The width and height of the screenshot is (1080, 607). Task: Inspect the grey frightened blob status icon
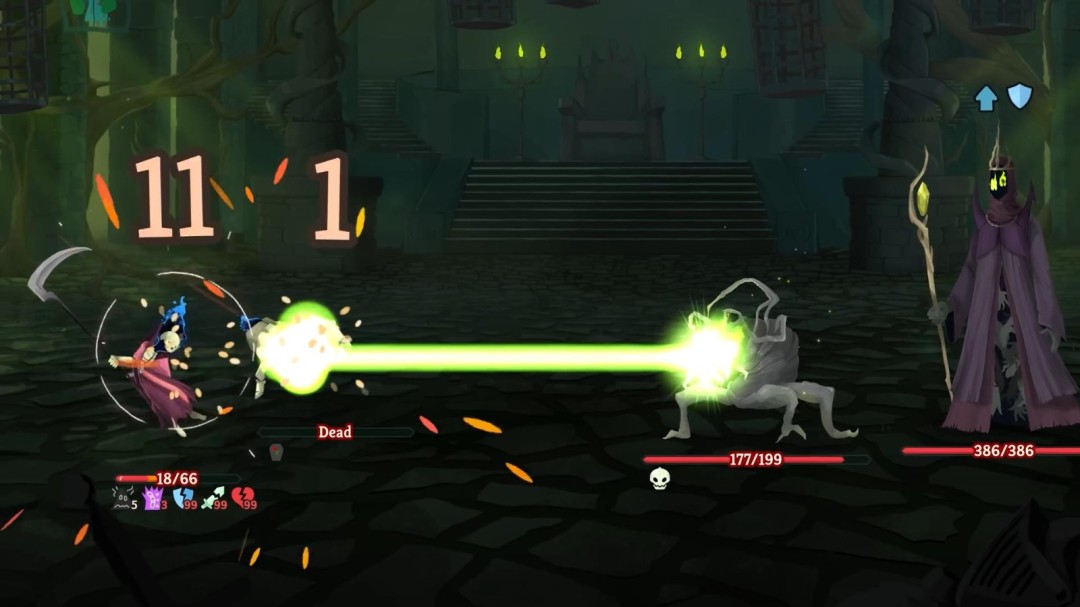123,497
